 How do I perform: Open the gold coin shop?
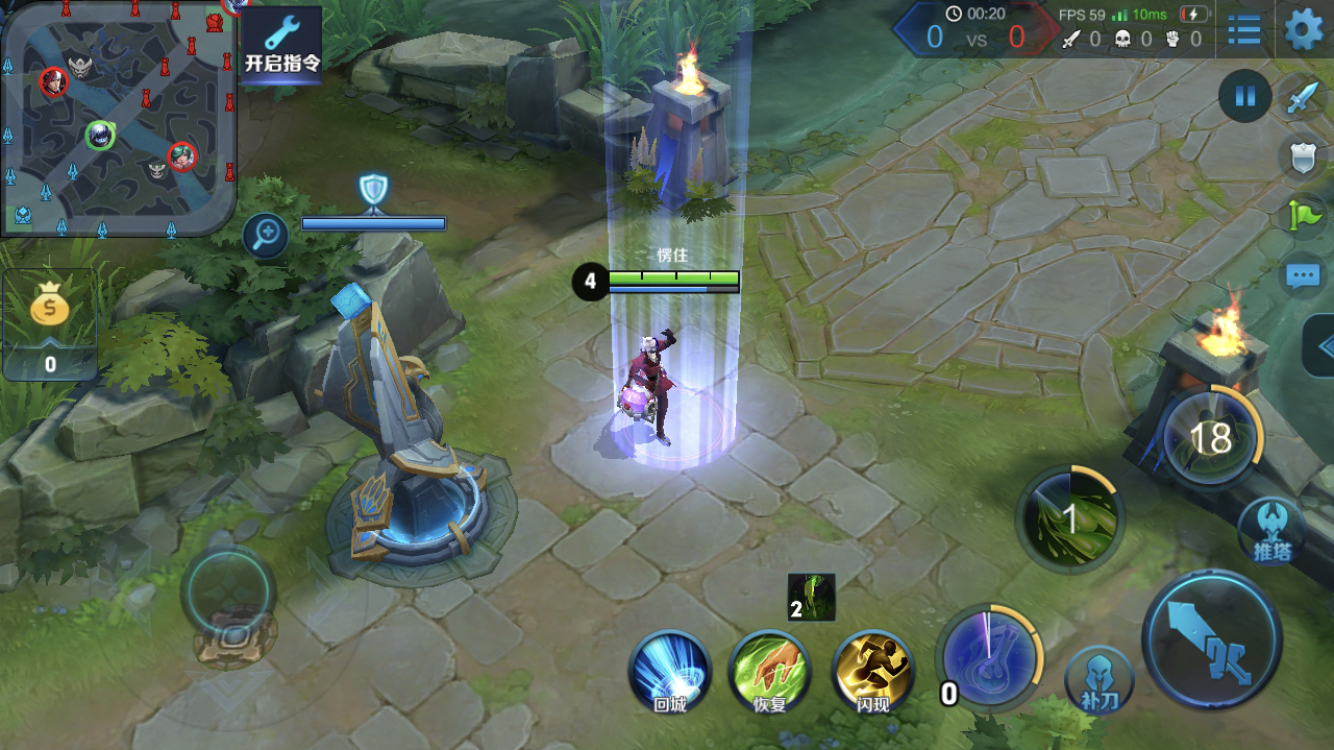[50, 324]
